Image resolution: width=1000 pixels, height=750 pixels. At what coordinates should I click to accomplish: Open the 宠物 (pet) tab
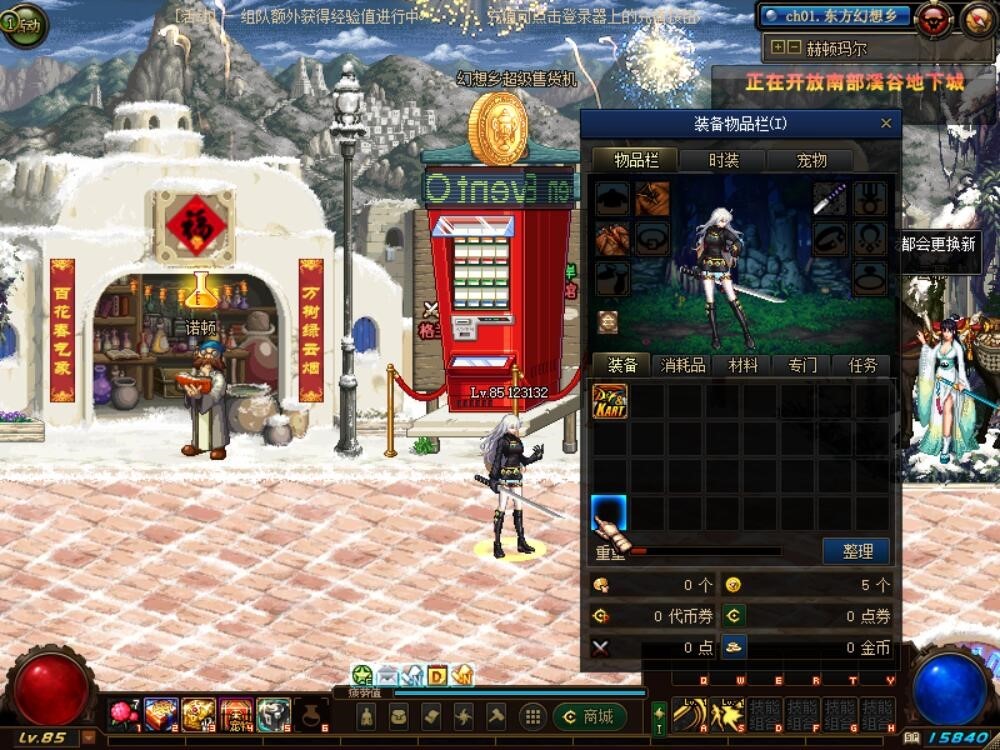point(810,160)
